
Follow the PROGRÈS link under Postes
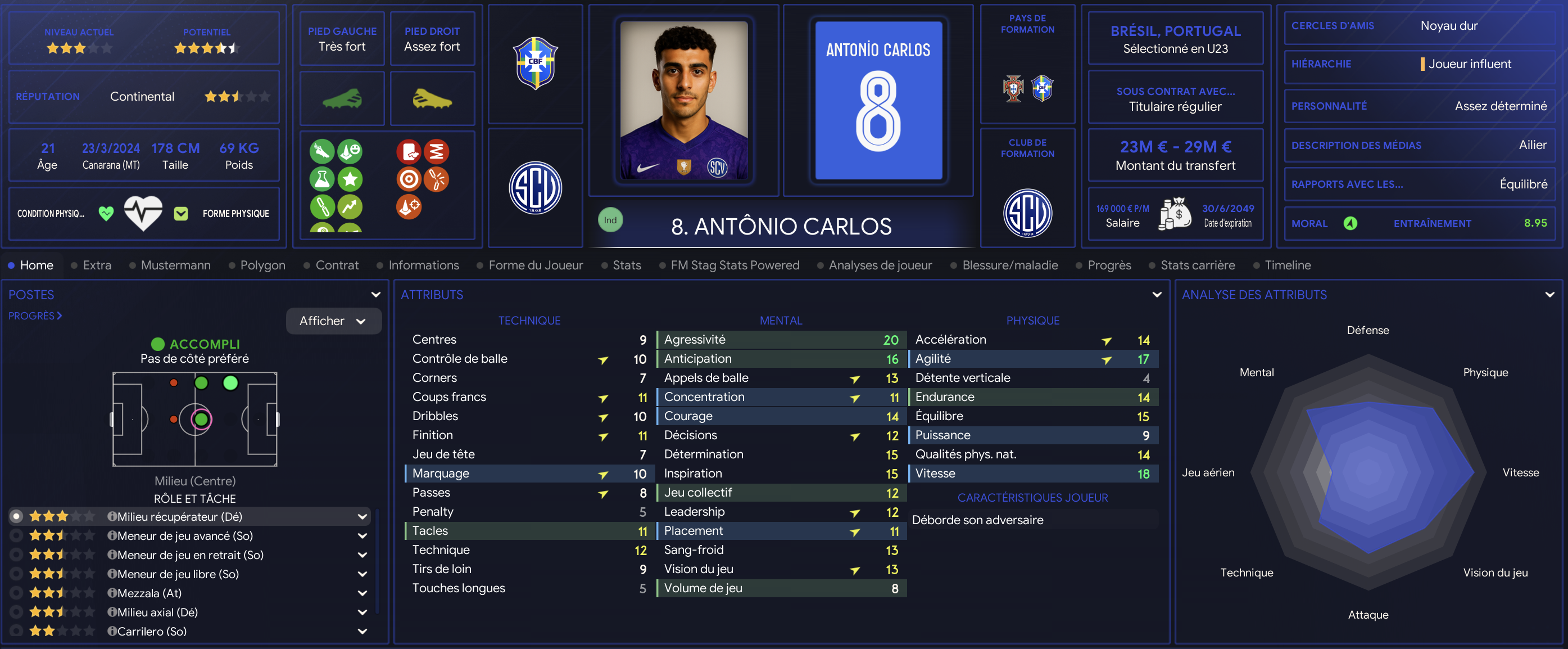point(35,316)
